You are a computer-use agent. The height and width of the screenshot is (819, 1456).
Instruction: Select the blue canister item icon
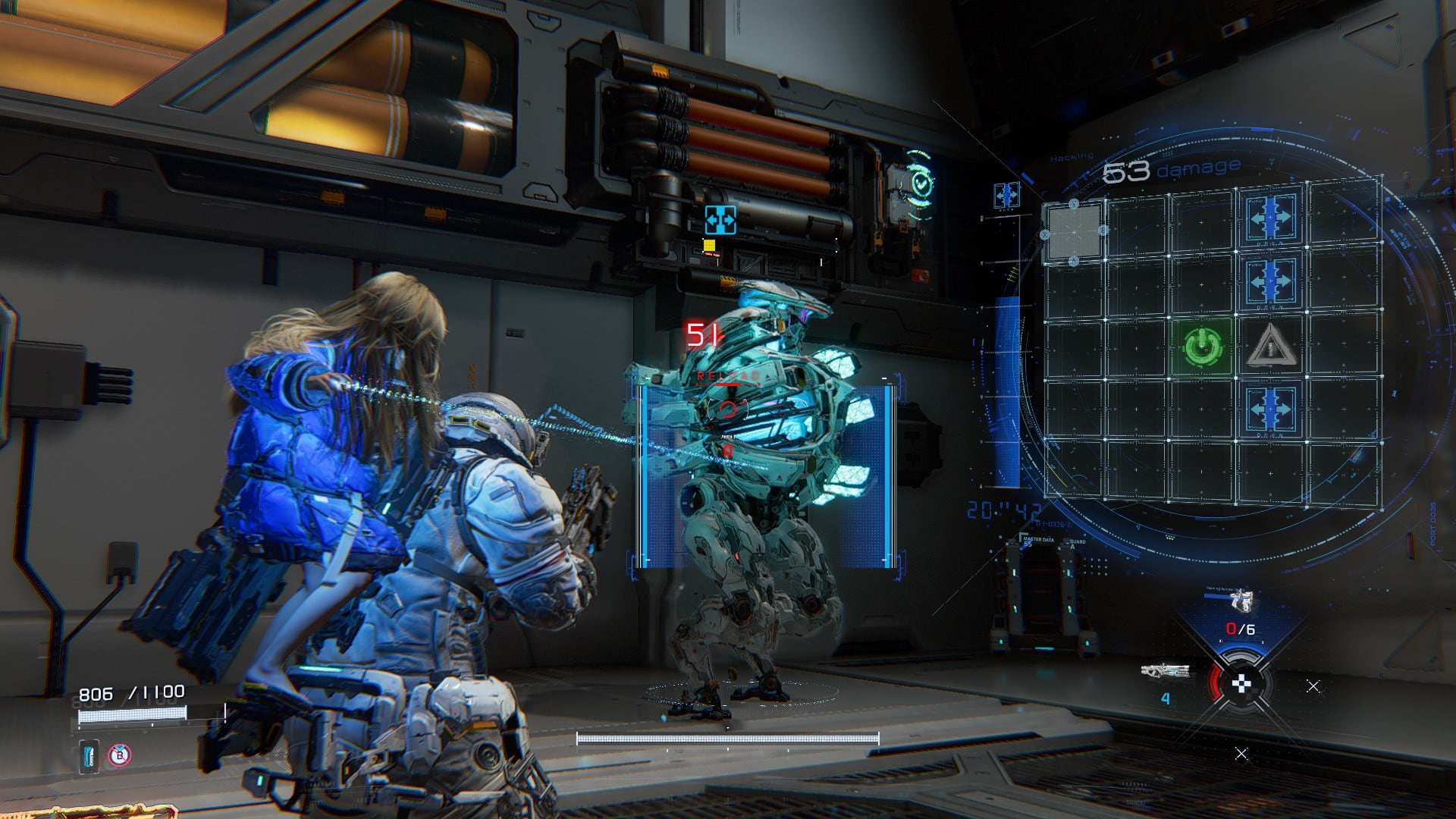[89, 757]
